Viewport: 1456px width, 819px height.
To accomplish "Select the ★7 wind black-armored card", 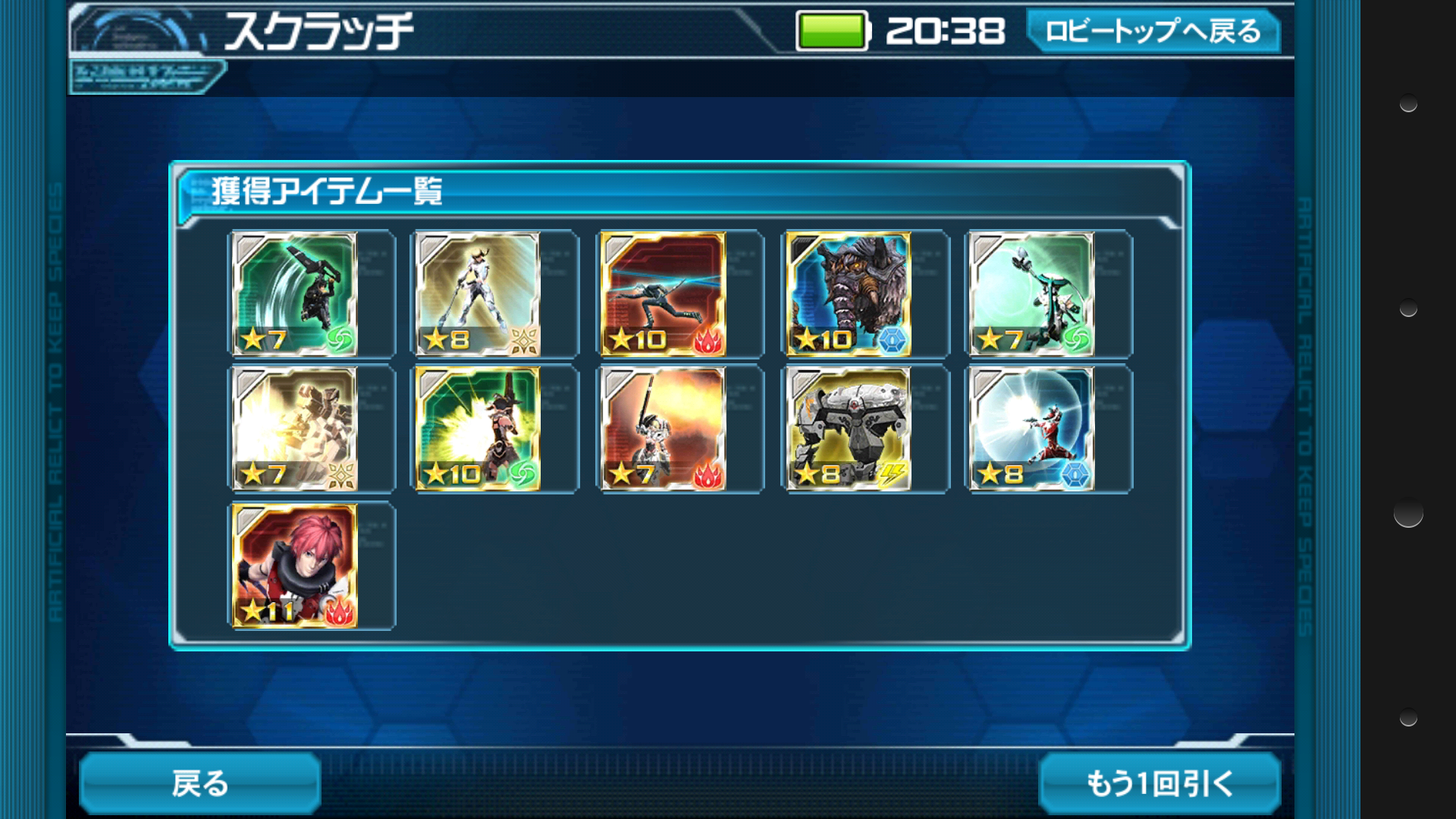I will (x=294, y=294).
